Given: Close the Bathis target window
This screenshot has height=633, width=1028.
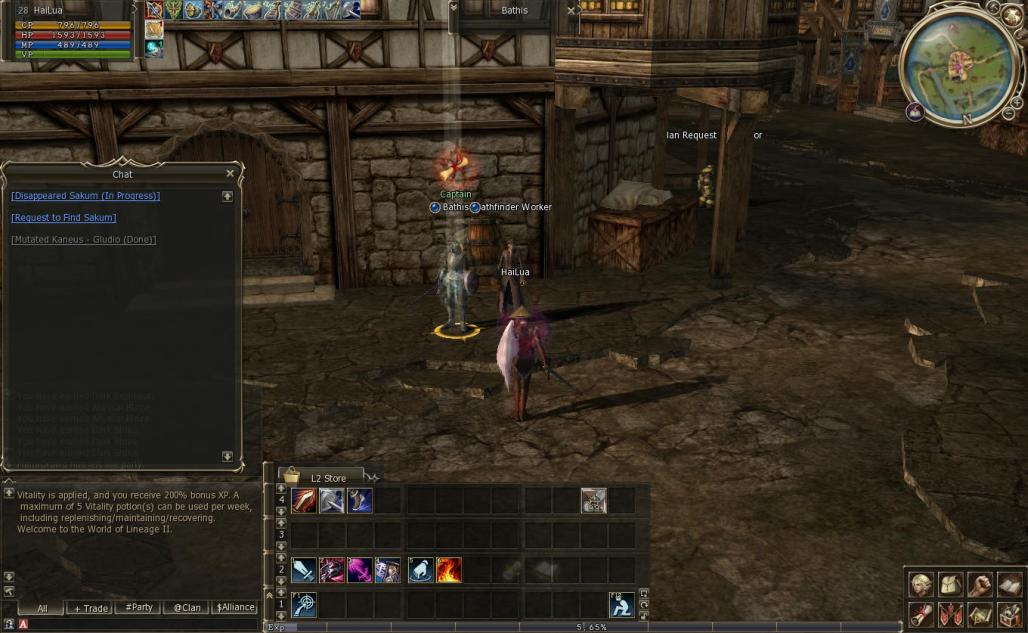Looking at the screenshot, I should click(571, 11).
